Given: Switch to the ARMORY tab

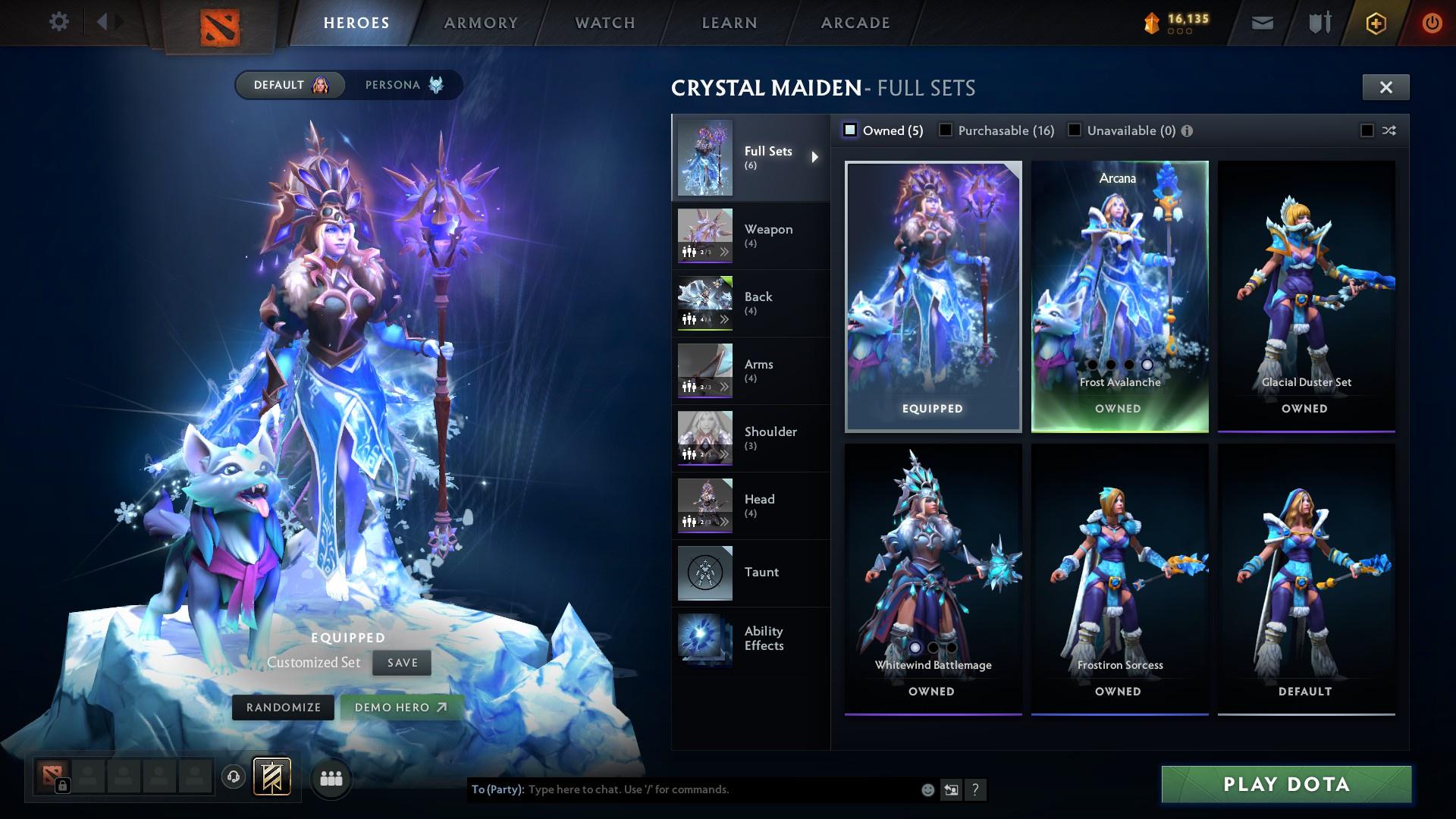Looking at the screenshot, I should click(x=482, y=23).
